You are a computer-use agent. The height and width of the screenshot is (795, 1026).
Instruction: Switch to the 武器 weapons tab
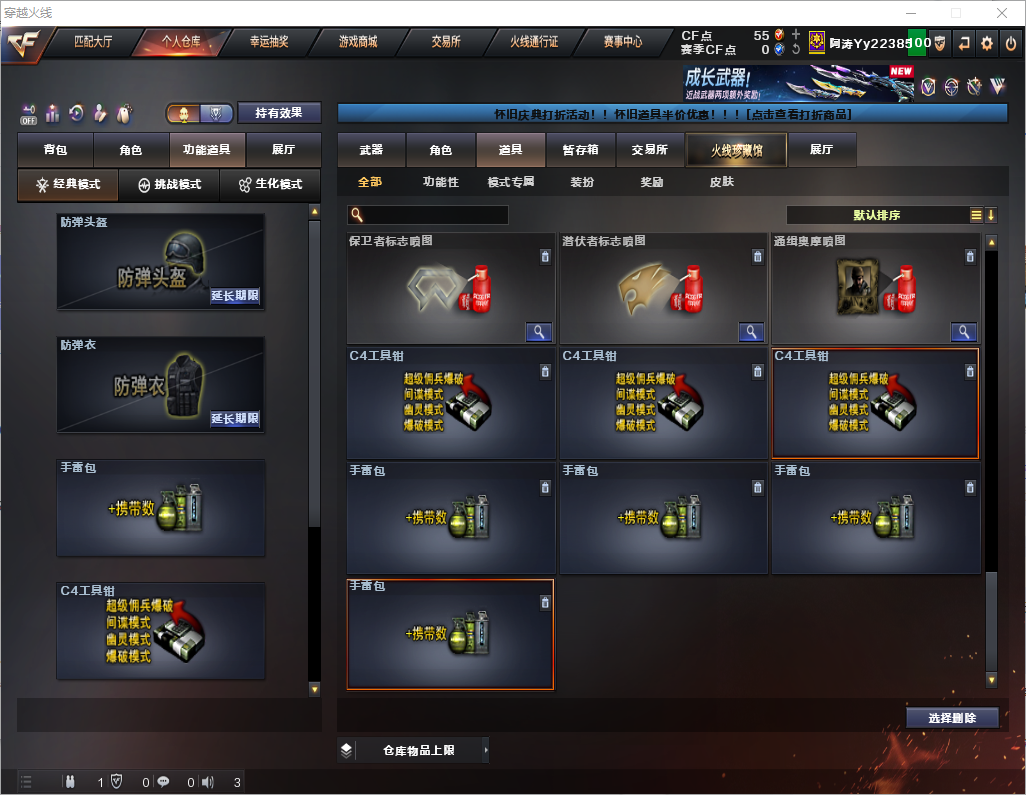371,150
